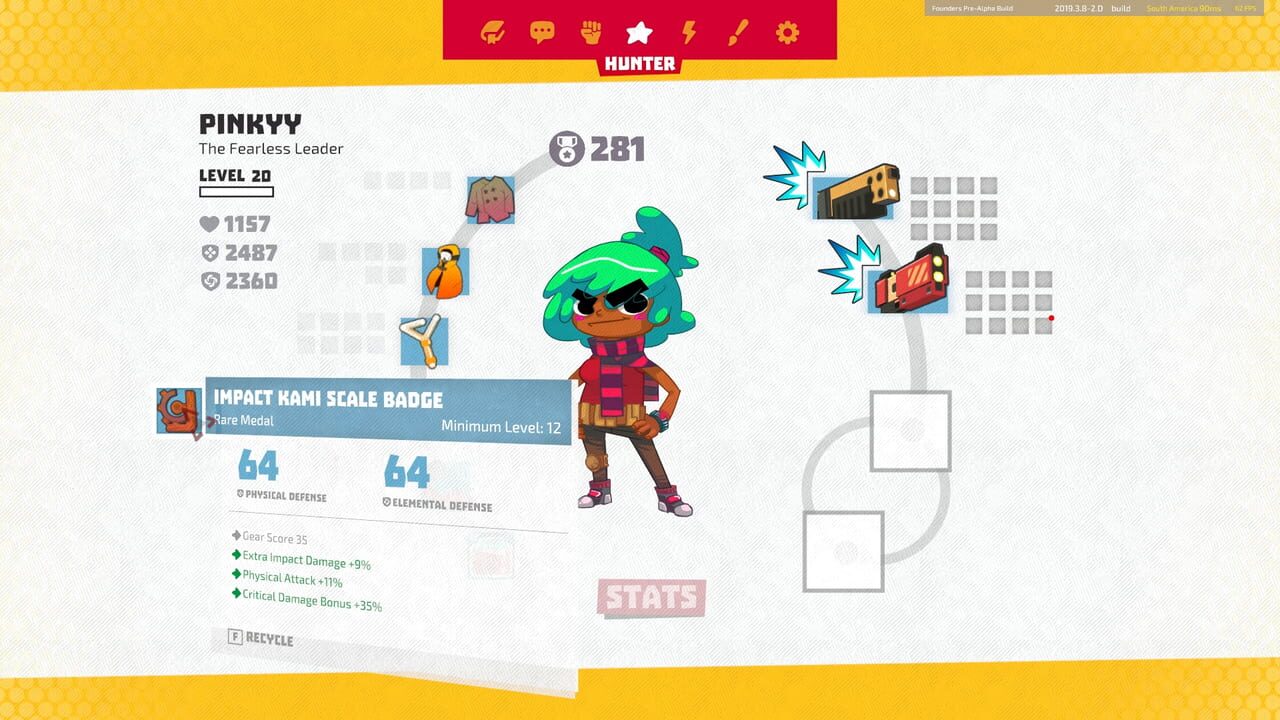The image size is (1280, 720).
Task: Open the lightning bolt abilities icon
Action: 687,31
